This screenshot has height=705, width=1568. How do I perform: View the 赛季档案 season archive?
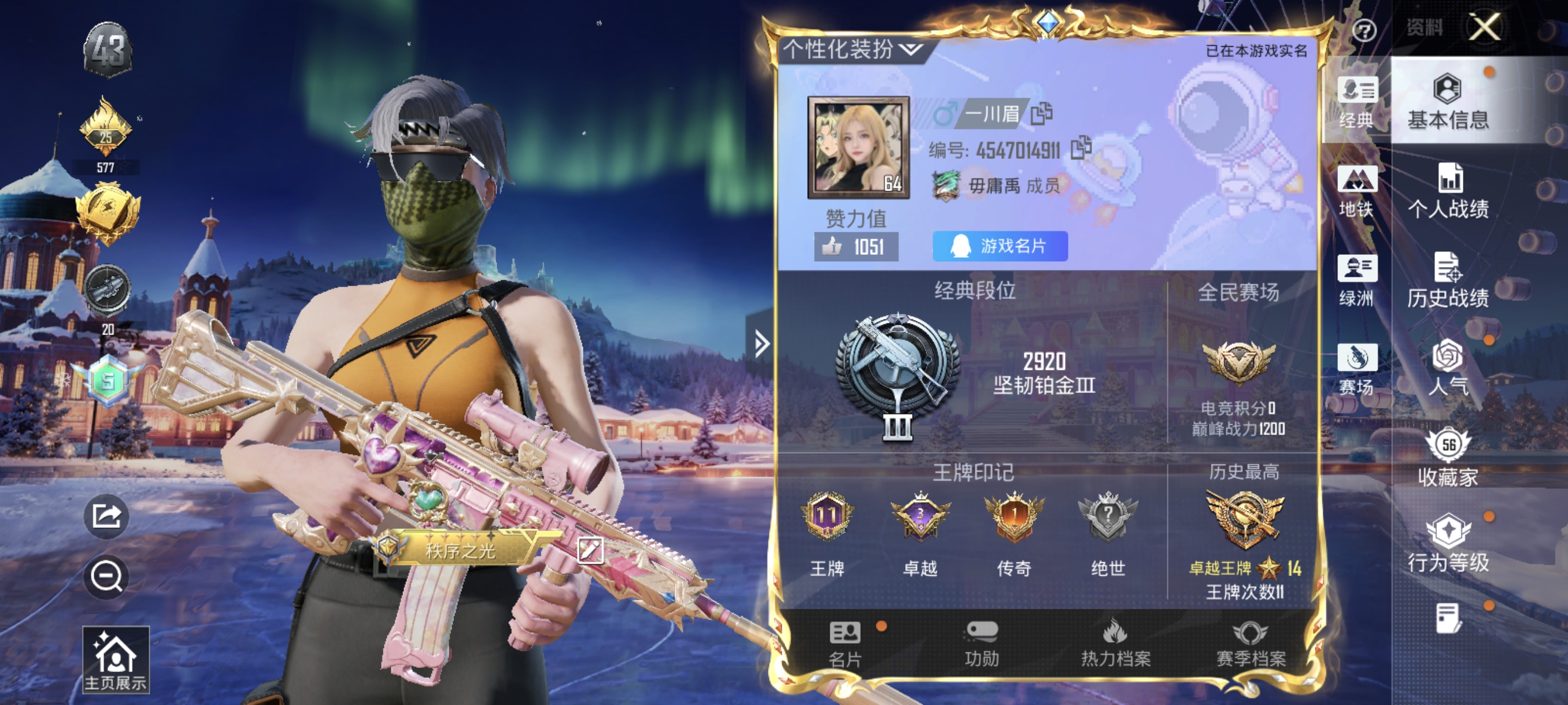pyautogui.click(x=1250, y=644)
